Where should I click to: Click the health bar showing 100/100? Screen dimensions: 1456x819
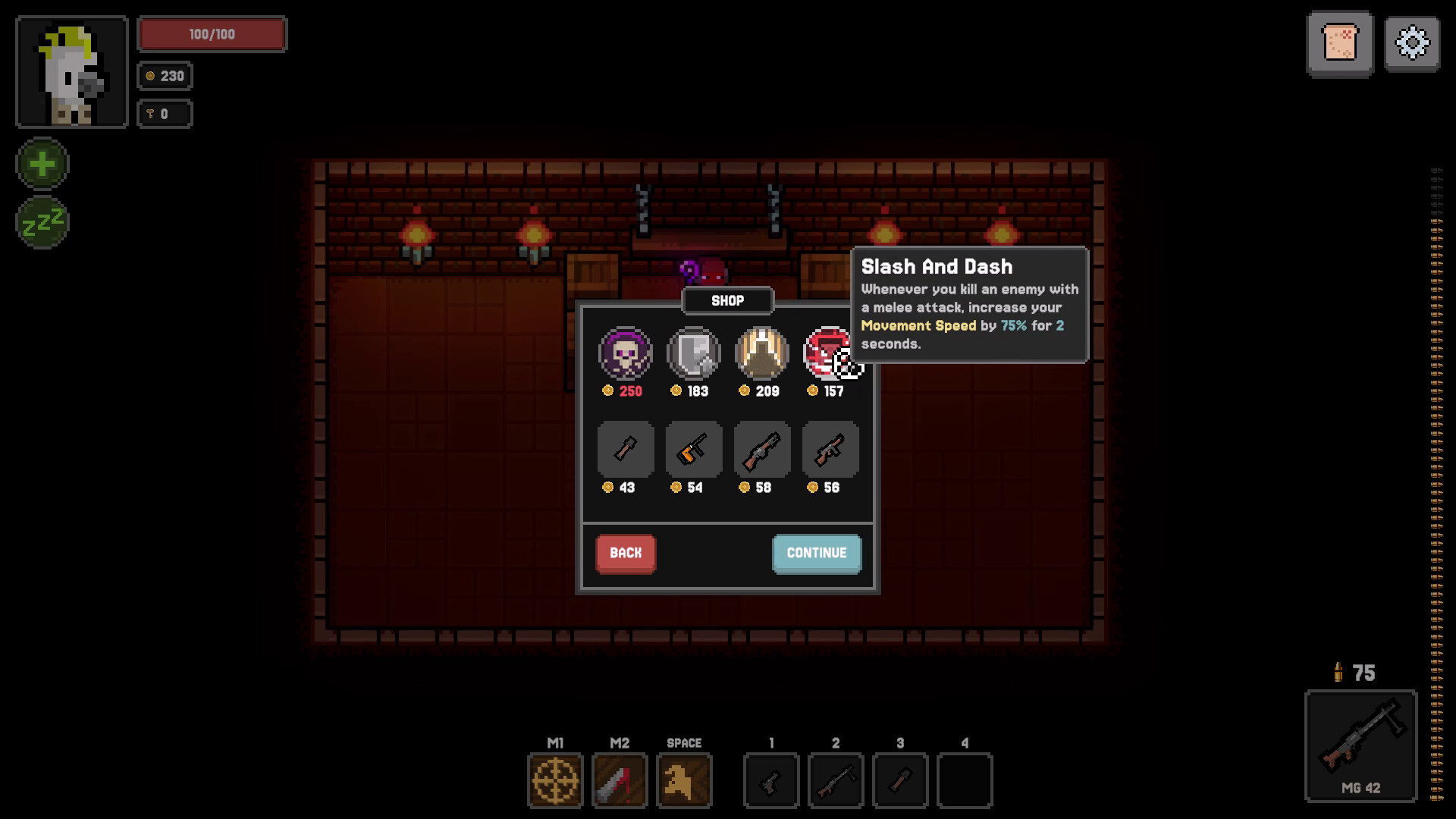[212, 33]
